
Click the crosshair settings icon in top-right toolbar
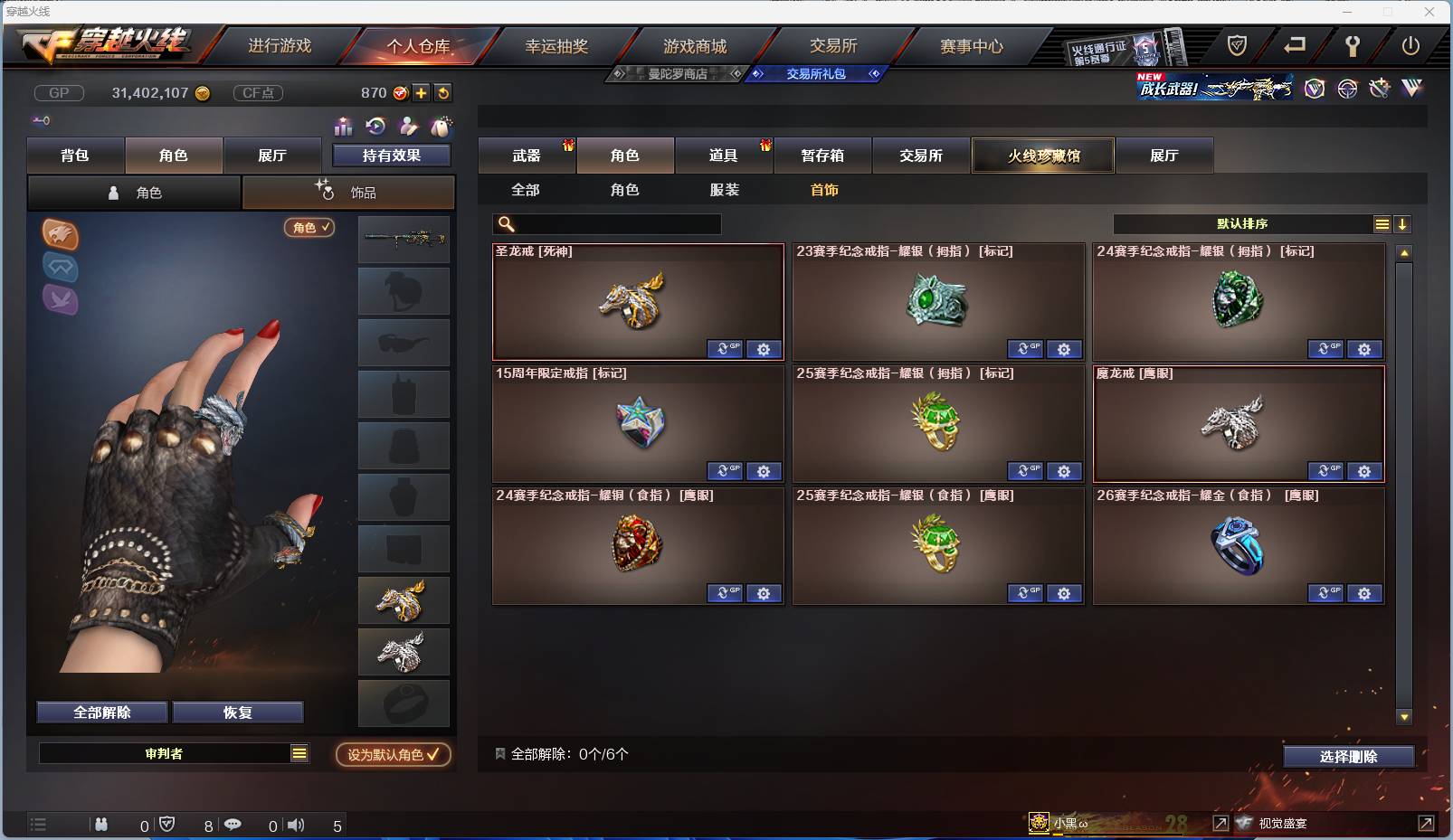pyautogui.click(x=1348, y=89)
